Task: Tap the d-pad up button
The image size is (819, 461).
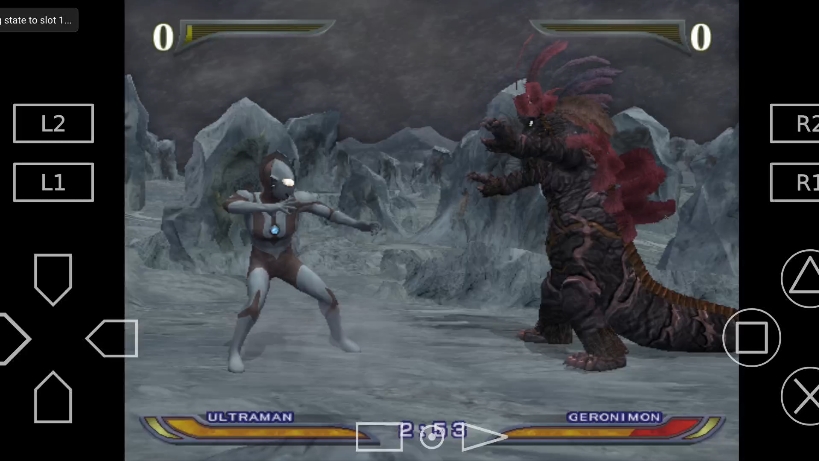Action: [53, 278]
